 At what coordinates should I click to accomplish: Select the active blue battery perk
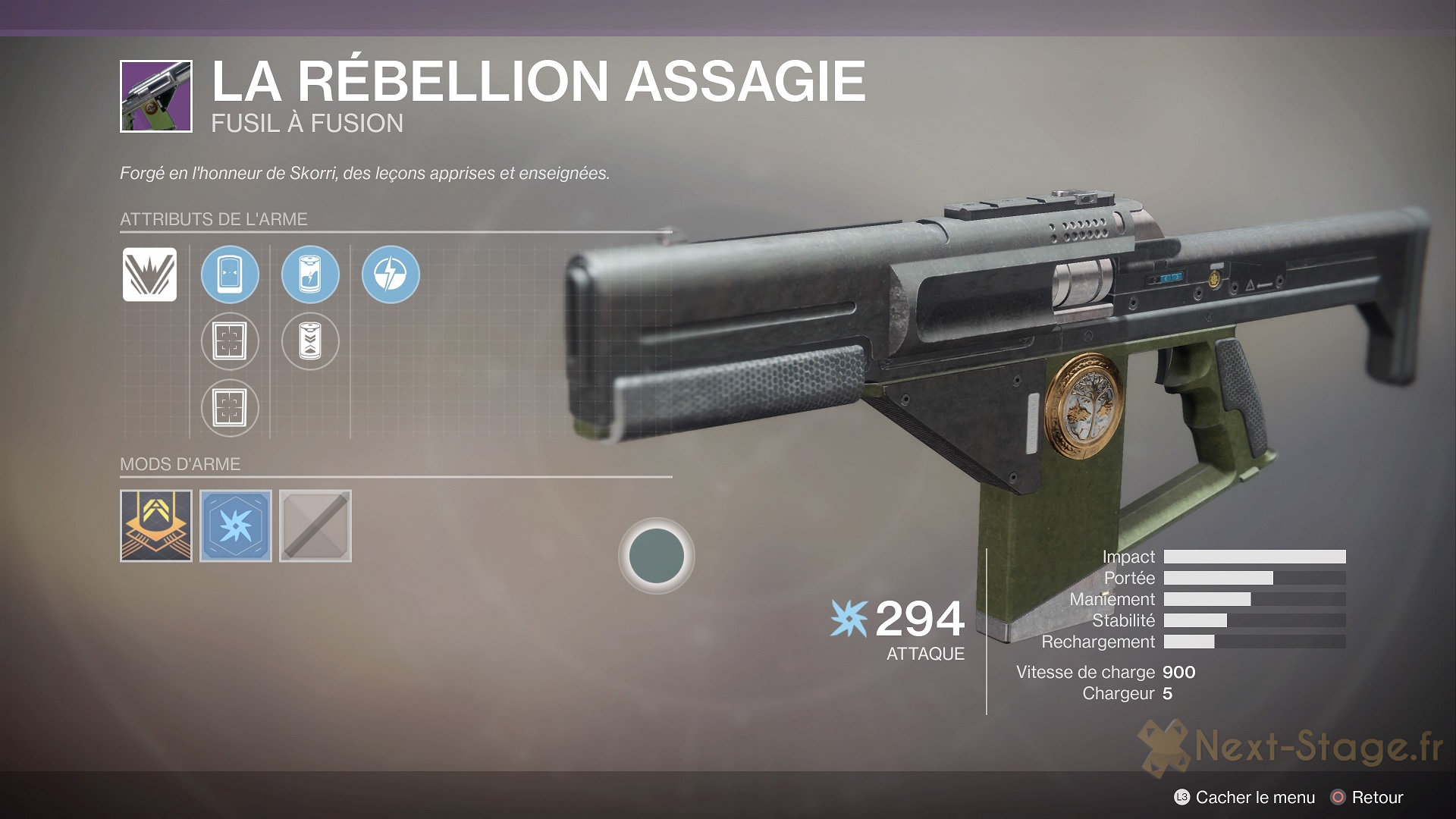pyautogui.click(x=310, y=275)
